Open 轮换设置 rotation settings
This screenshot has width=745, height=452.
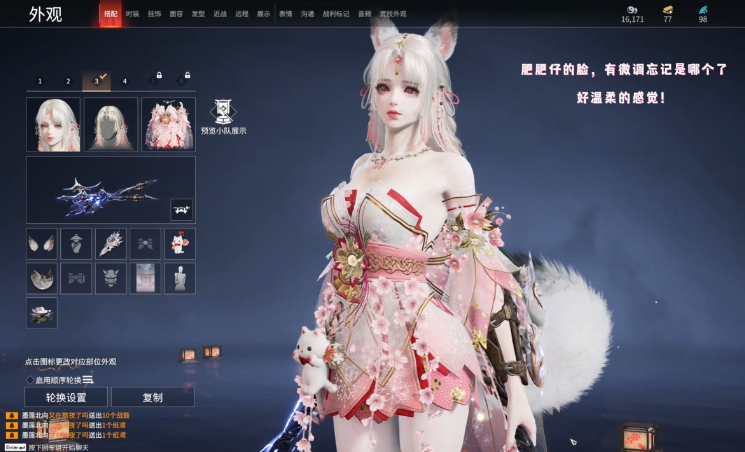point(67,397)
